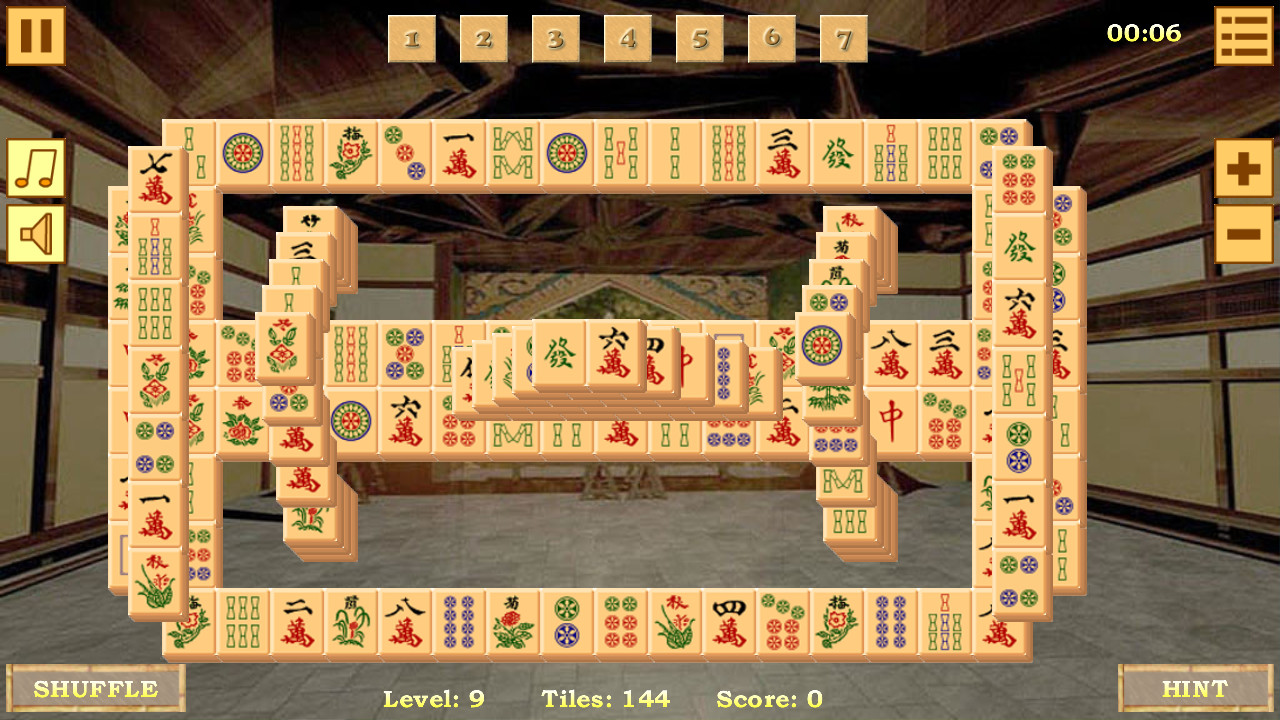Zoom in using the plus button

click(1243, 166)
